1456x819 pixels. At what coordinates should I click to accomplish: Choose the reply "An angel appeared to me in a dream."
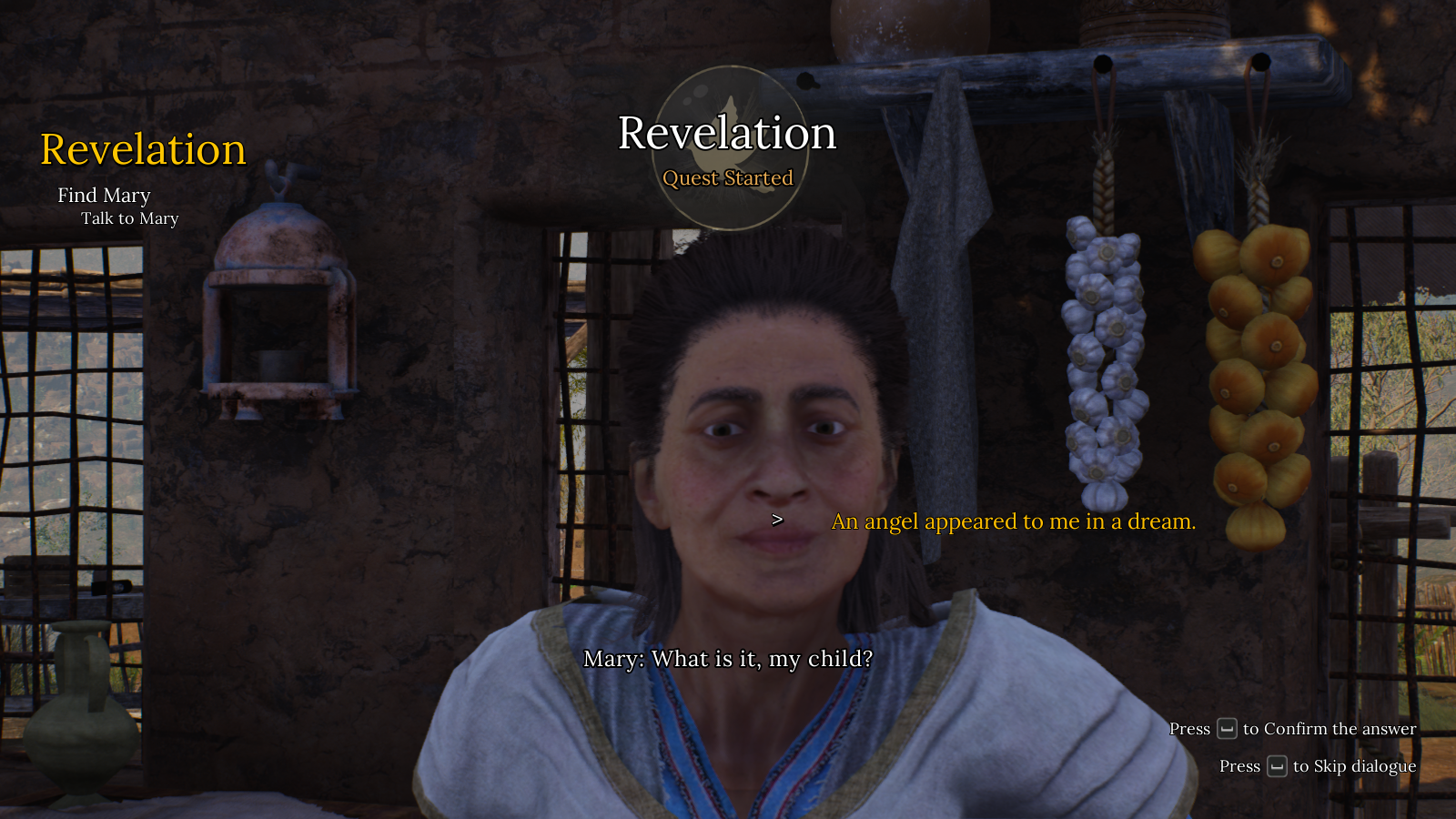pos(1013,521)
